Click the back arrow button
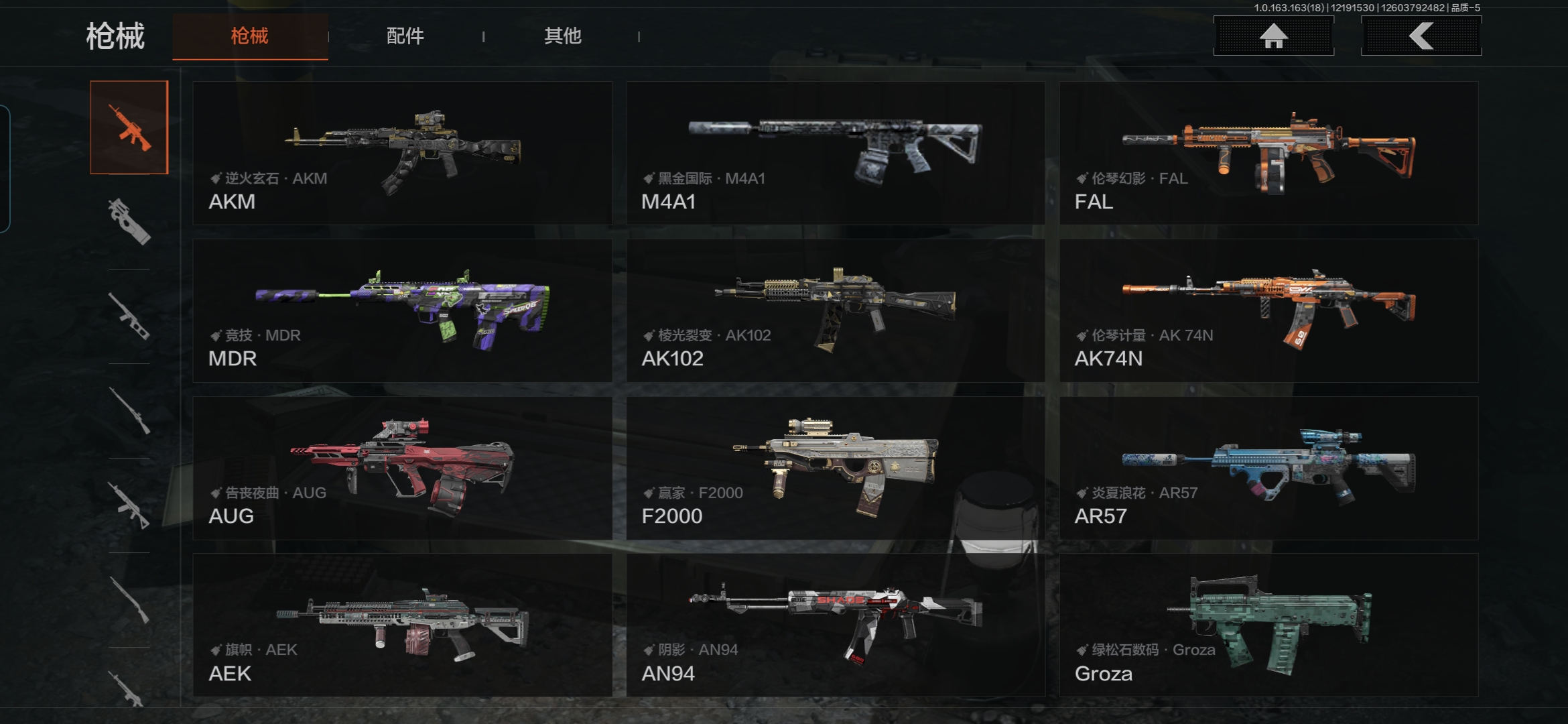The image size is (1568, 724). [1421, 36]
